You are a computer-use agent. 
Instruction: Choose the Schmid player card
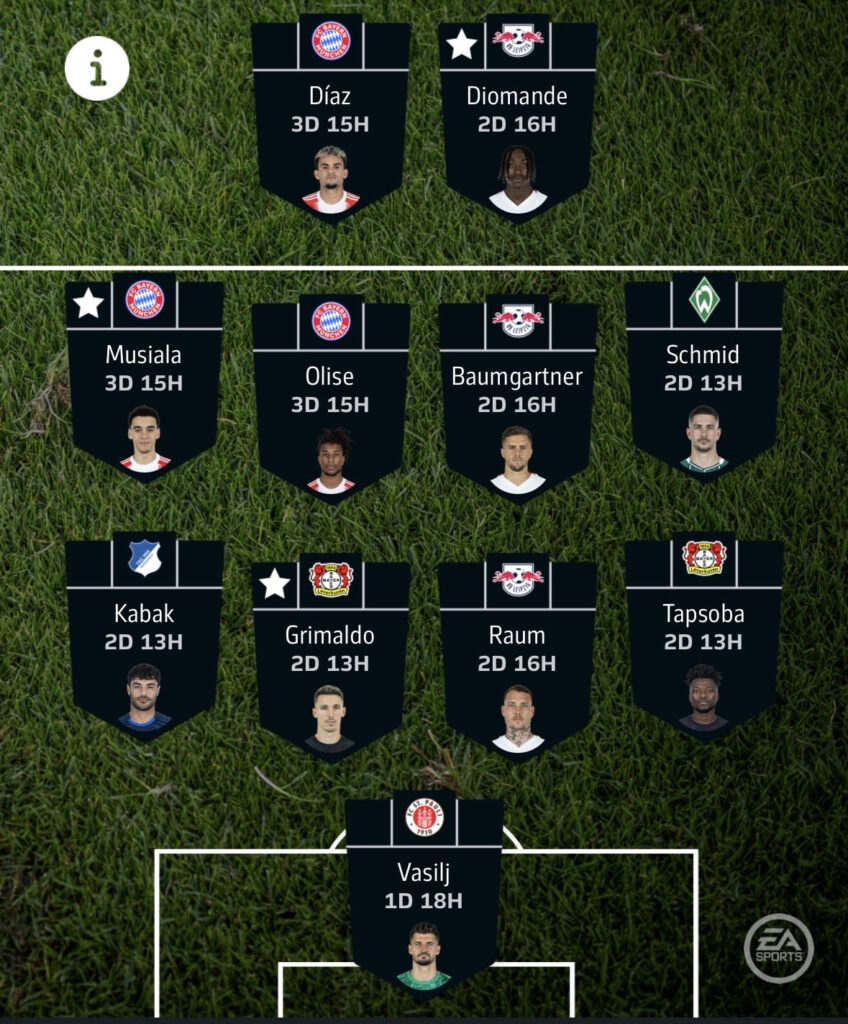point(703,380)
